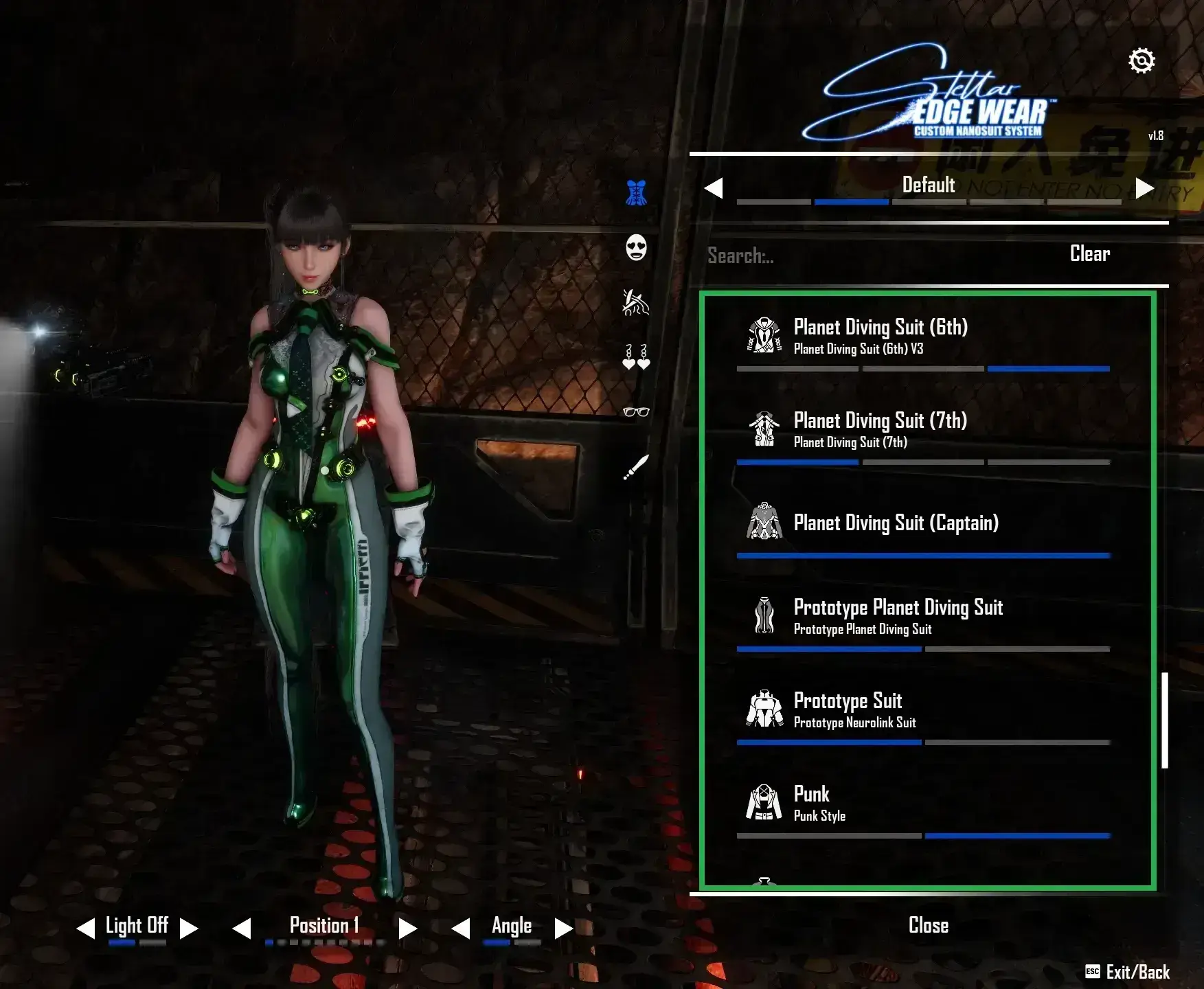This screenshot has width=1204, height=989.
Task: Go to next preset after Default
Action: tap(1144, 188)
